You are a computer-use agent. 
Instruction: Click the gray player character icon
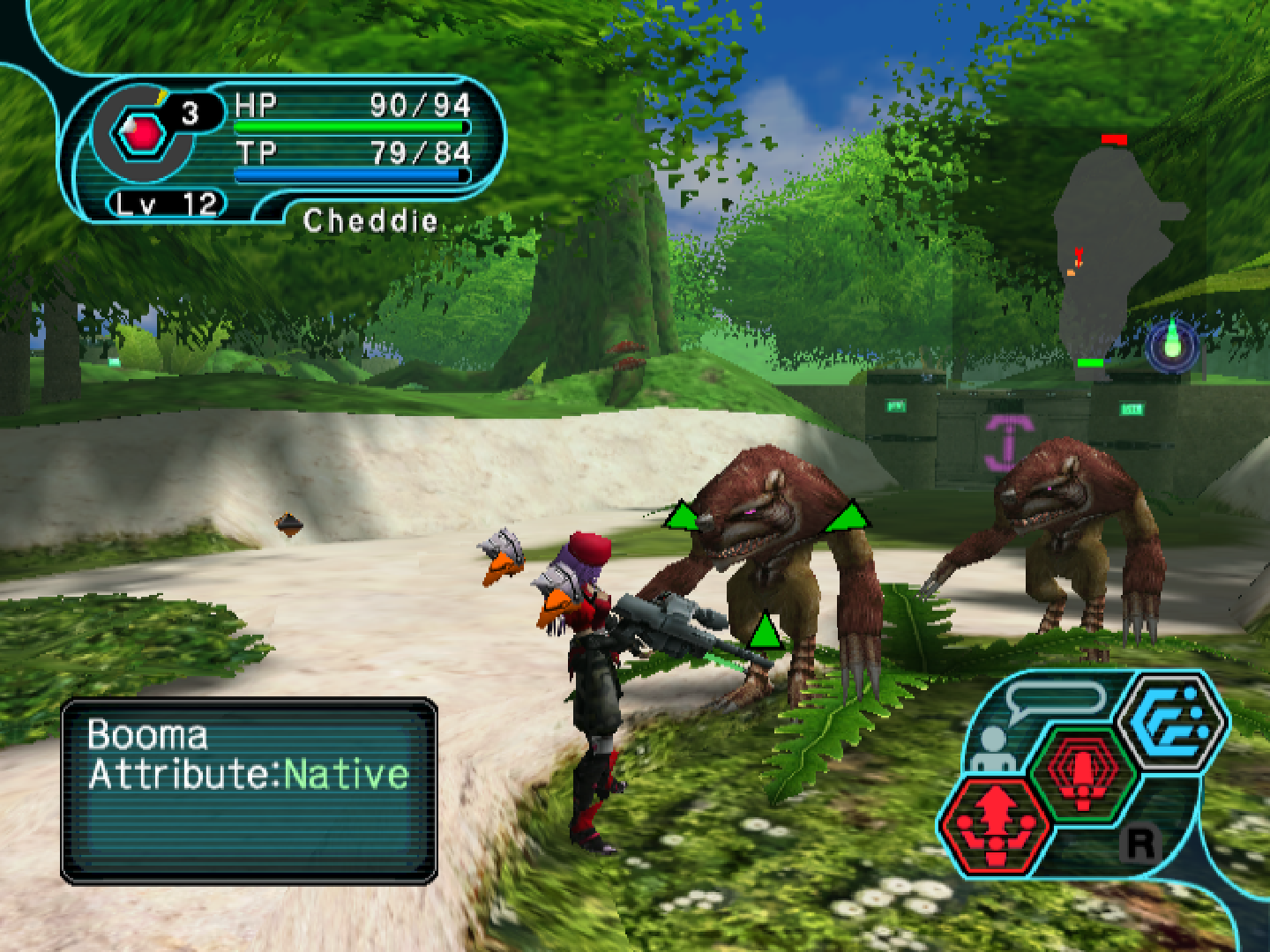995,747
